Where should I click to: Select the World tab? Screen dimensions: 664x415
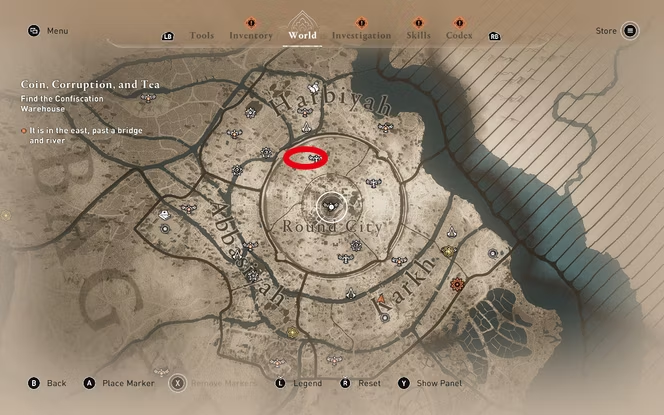302,35
